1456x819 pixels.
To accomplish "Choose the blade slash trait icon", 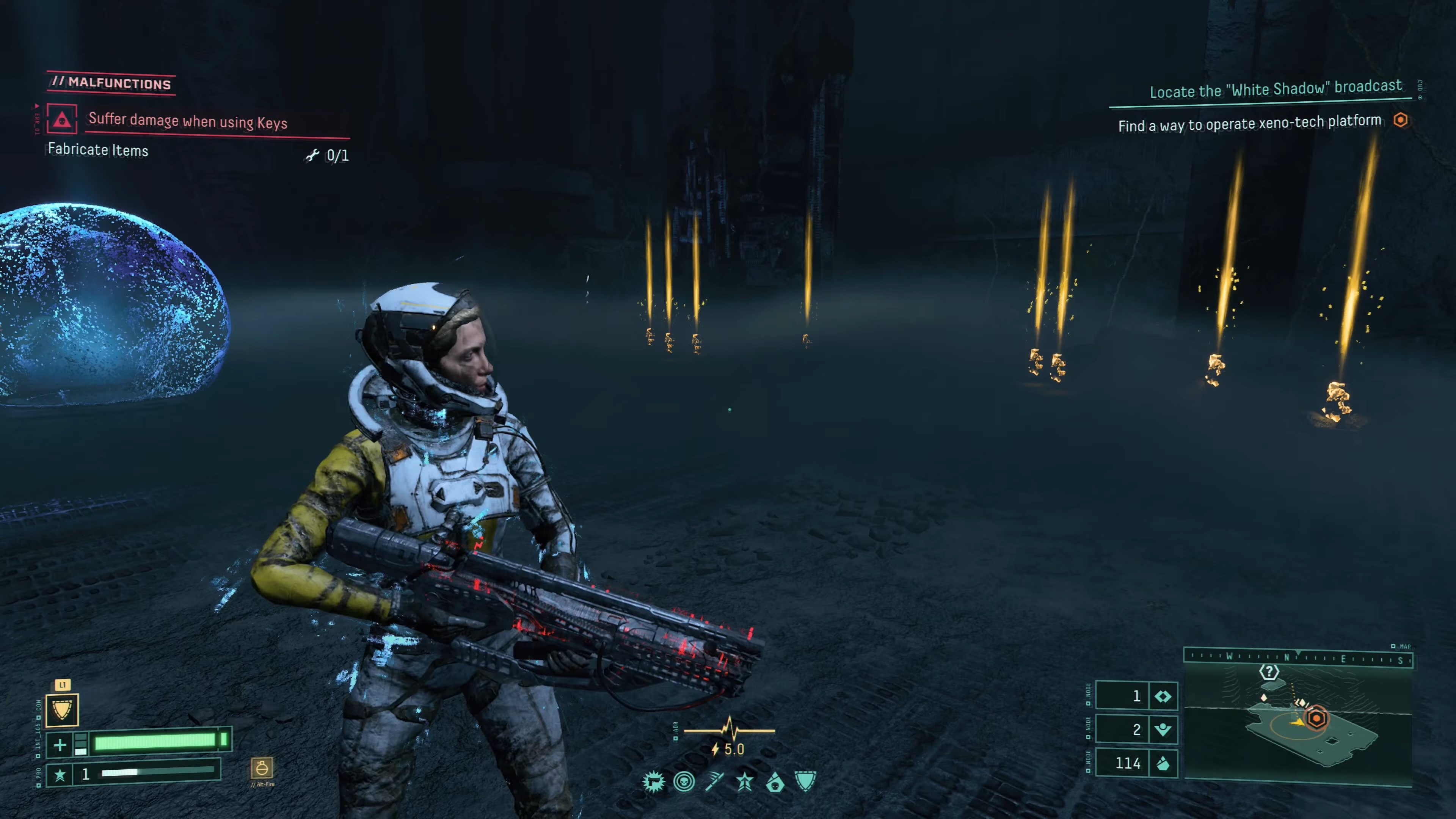I will (x=714, y=782).
